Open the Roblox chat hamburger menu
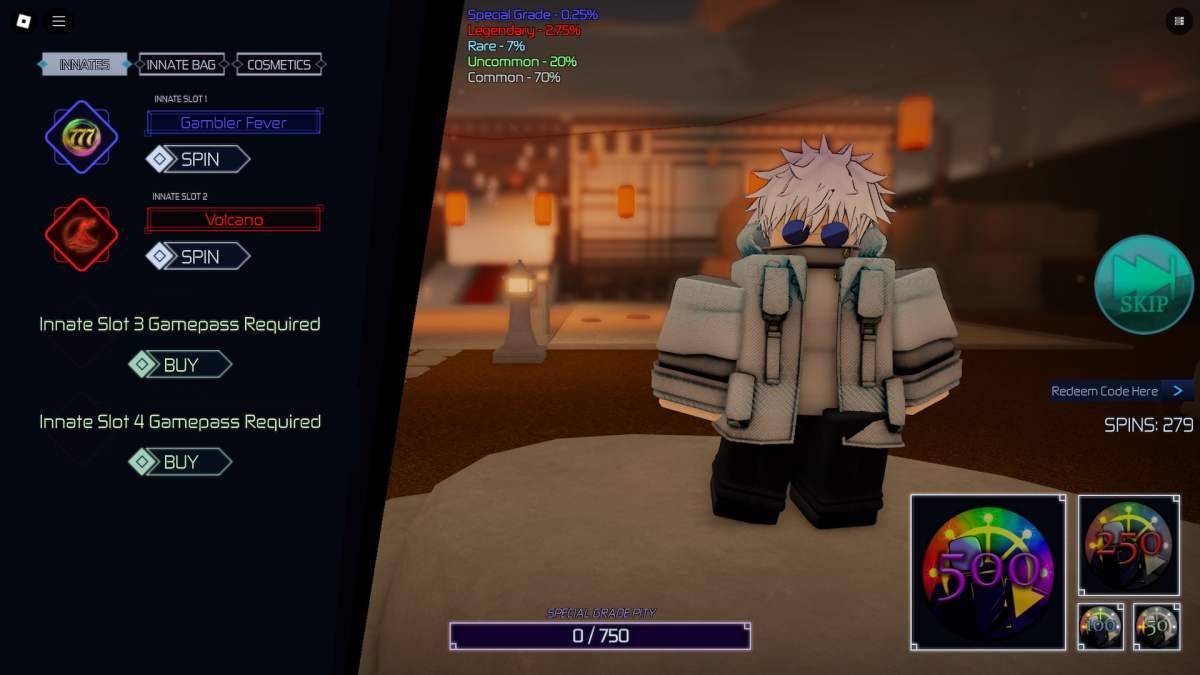Image resolution: width=1200 pixels, height=675 pixels. click(x=59, y=21)
